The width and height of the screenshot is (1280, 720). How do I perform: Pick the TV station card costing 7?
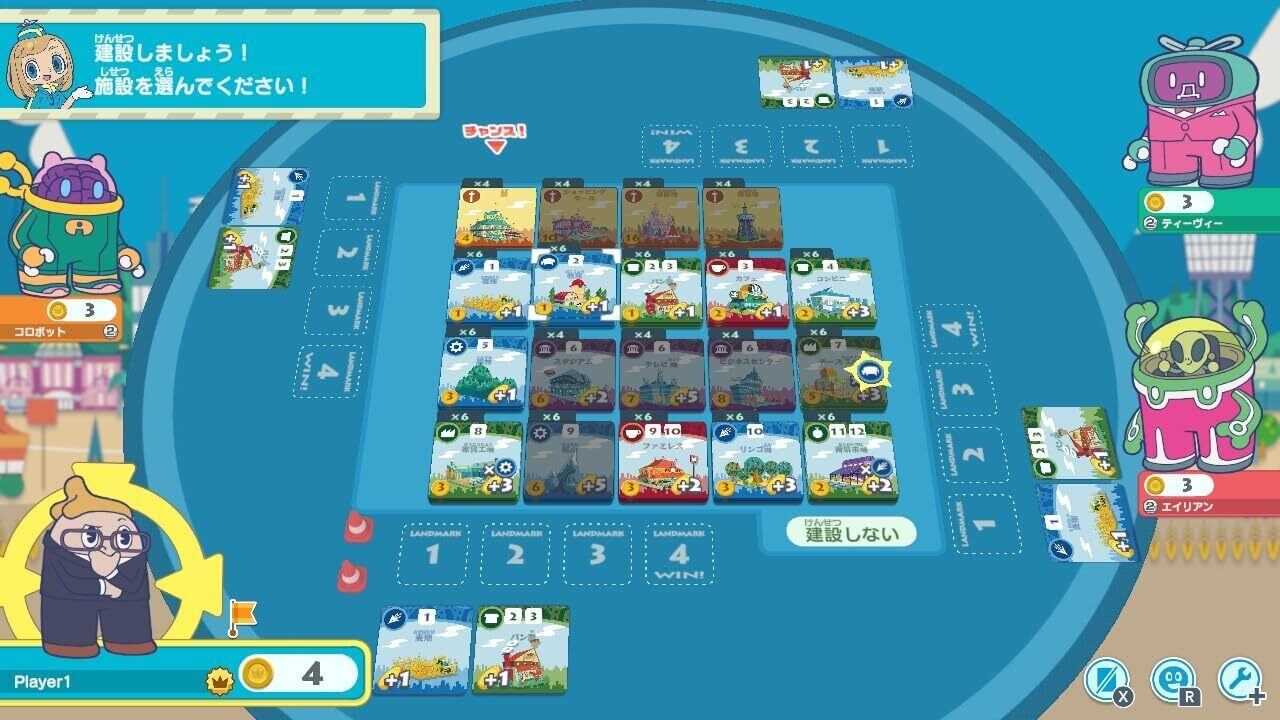[x=661, y=372]
